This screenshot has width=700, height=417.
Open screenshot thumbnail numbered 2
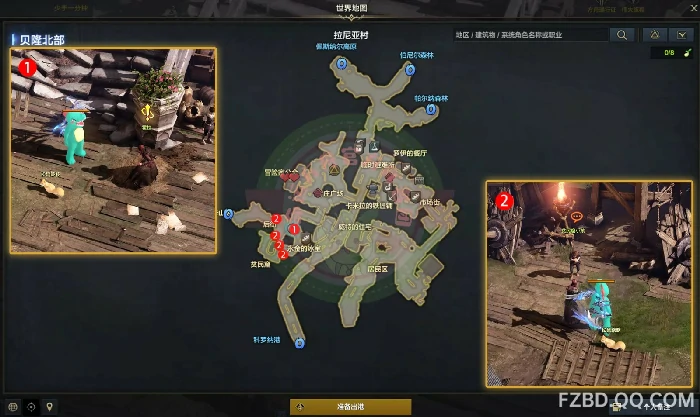point(590,283)
